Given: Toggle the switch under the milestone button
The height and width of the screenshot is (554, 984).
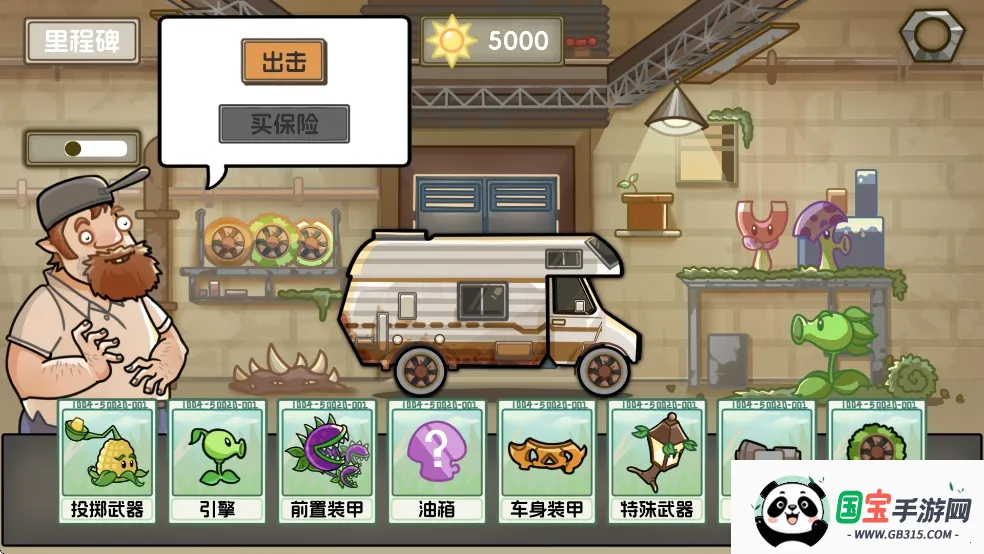Looking at the screenshot, I should point(84,149).
